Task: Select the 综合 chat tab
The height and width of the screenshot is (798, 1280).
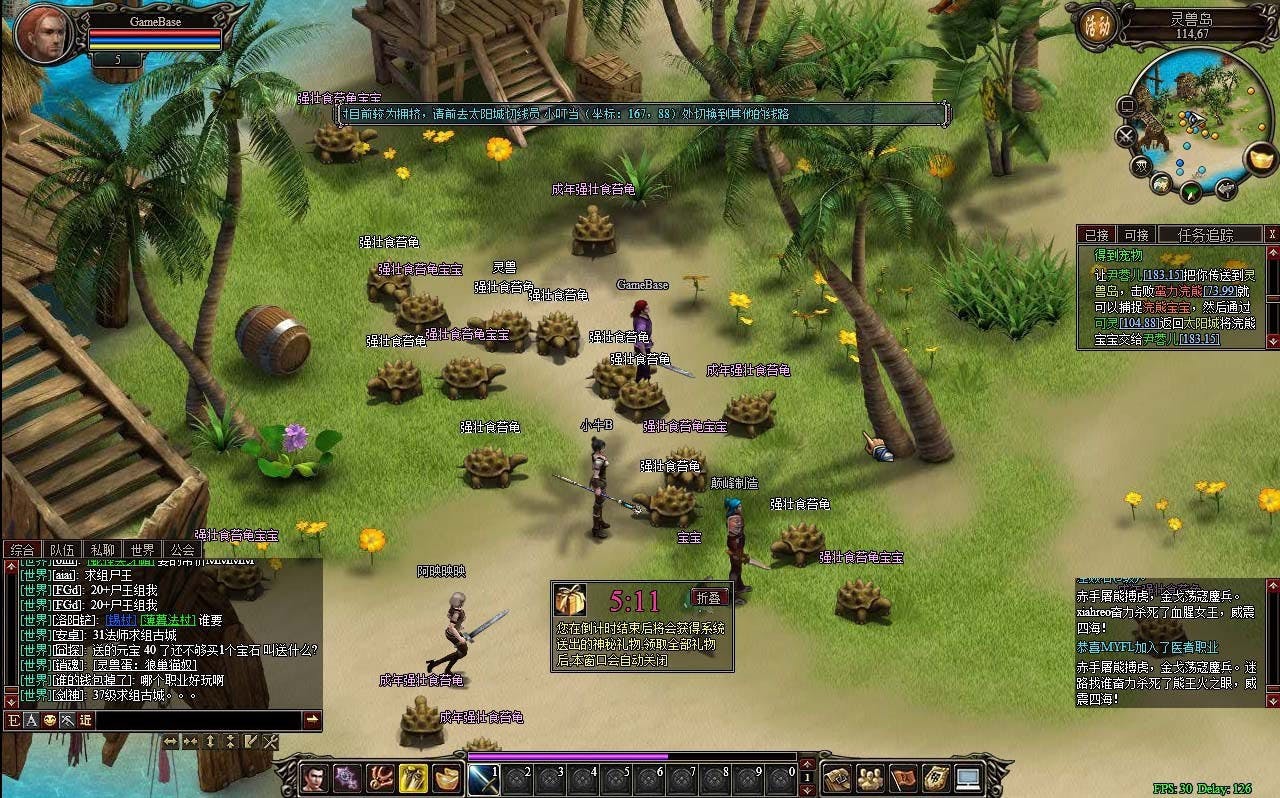Action: [22, 550]
